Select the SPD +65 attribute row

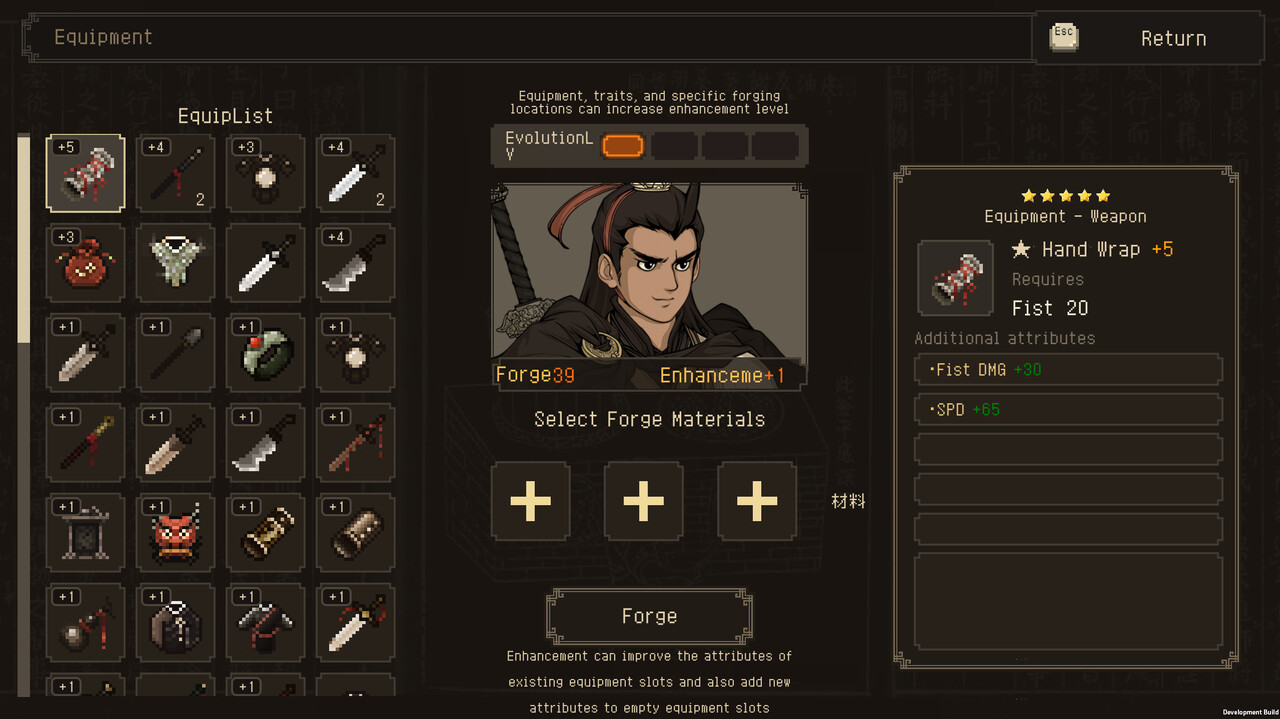click(x=1068, y=409)
